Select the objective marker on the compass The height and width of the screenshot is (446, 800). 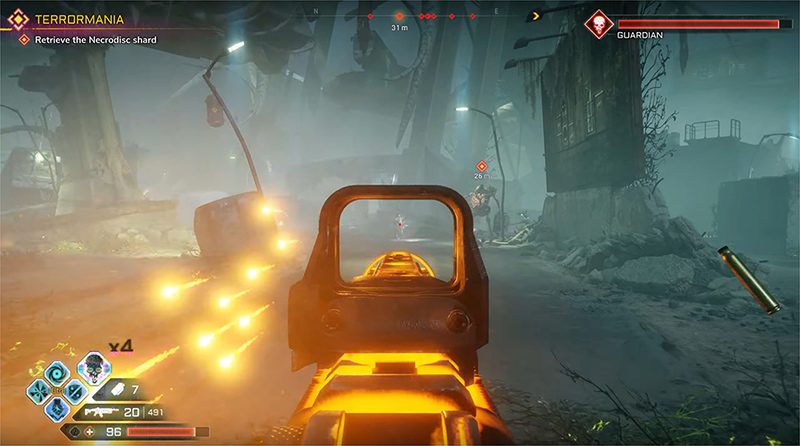pyautogui.click(x=400, y=16)
